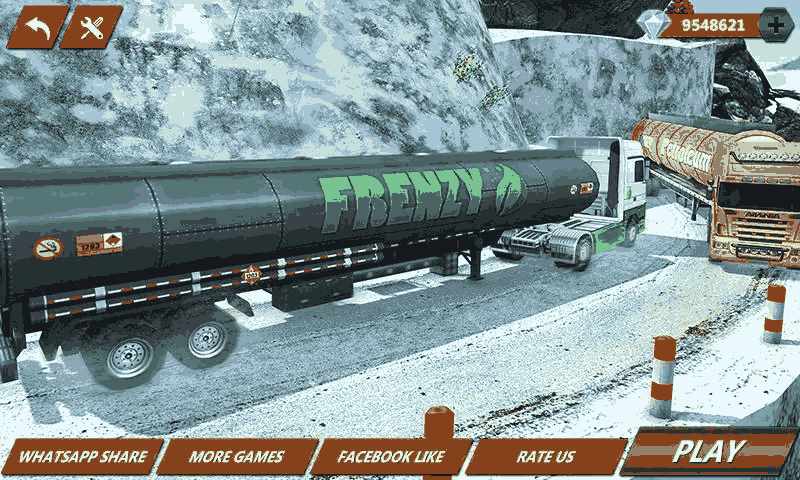800x480 pixels.
Task: Tap the WhatsApp Share button
Action: 82,457
